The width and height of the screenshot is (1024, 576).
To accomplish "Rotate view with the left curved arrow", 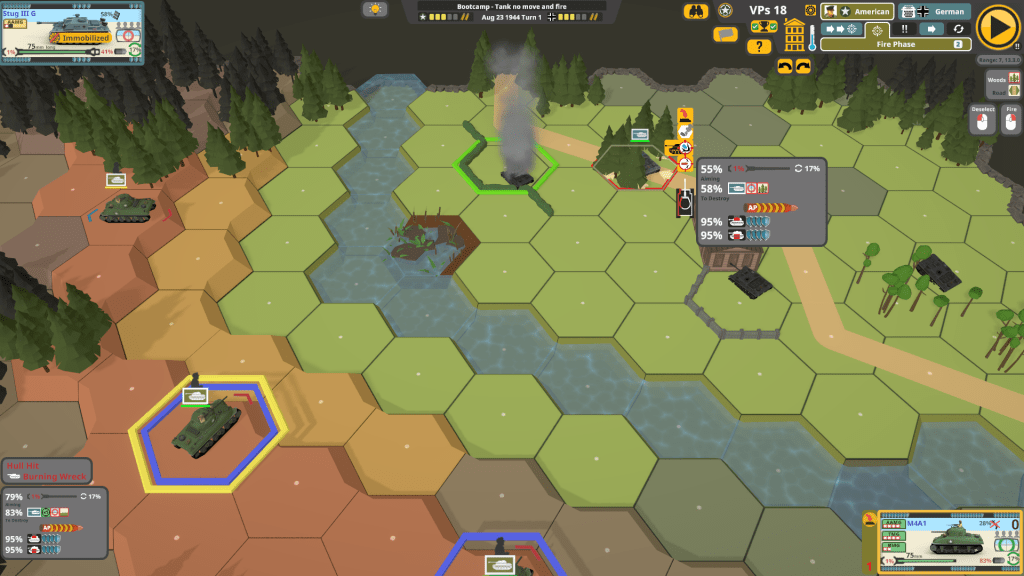I will point(784,66).
